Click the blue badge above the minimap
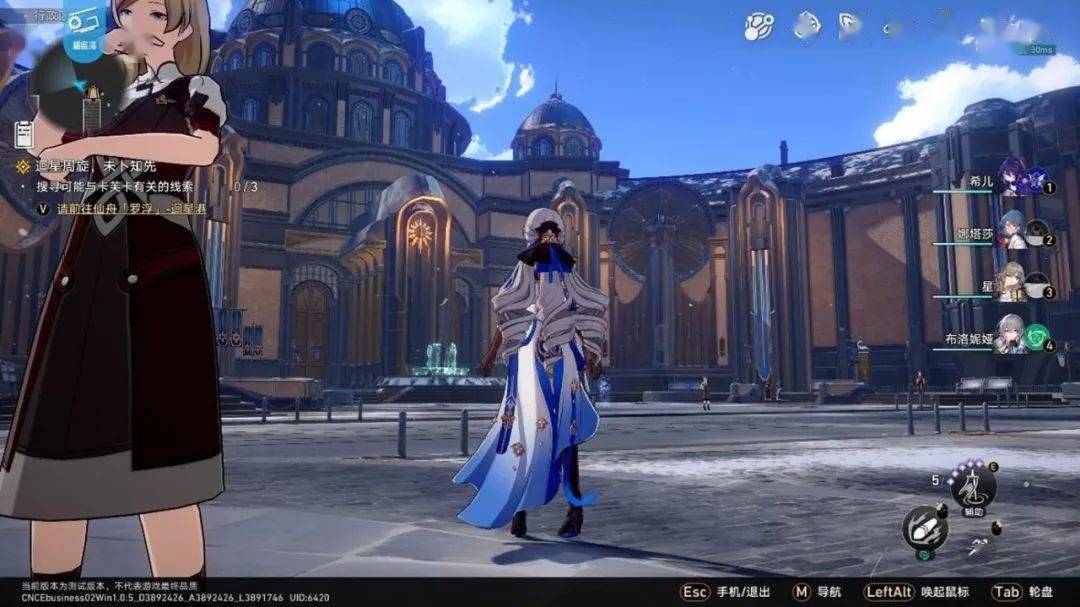This screenshot has height=607, width=1080. point(85,28)
